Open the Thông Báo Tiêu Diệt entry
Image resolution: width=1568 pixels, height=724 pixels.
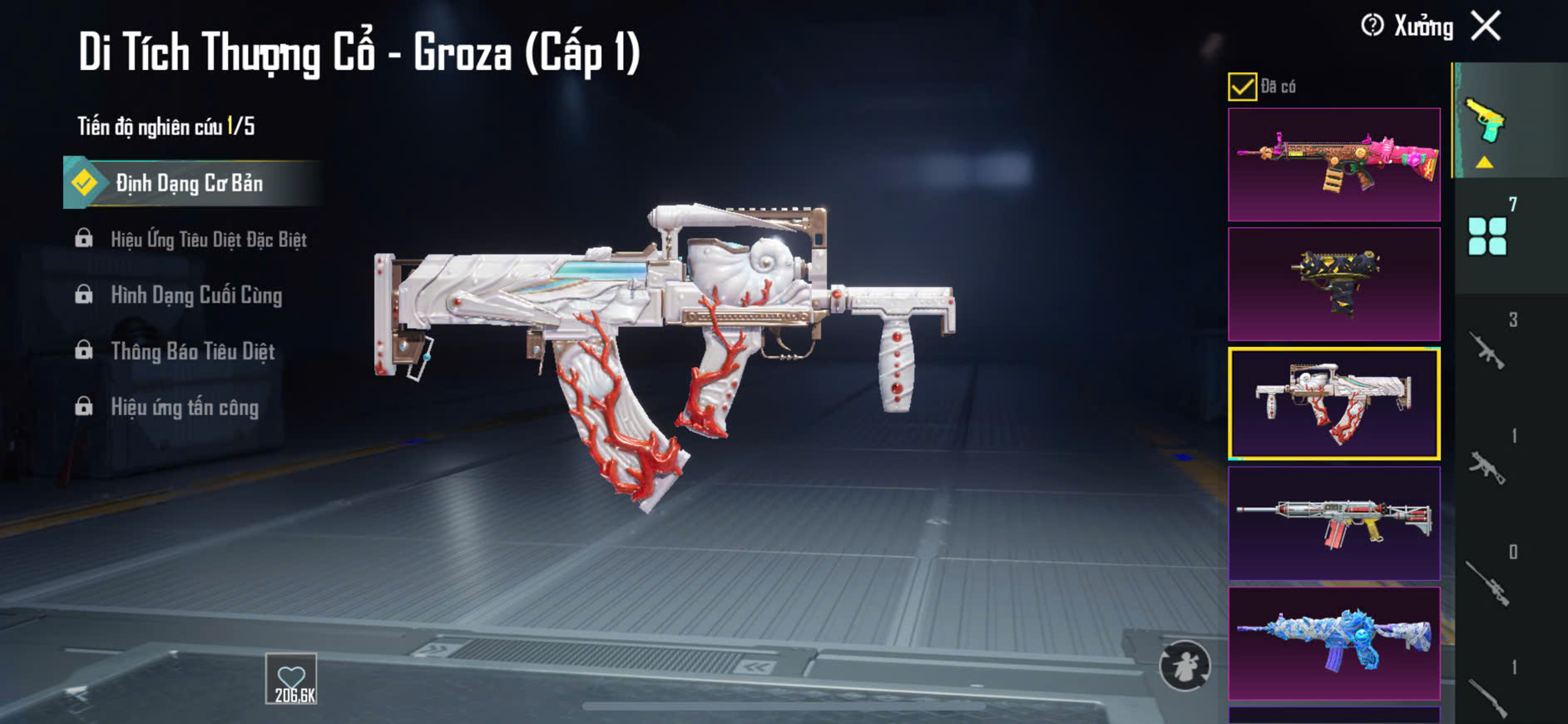point(192,351)
